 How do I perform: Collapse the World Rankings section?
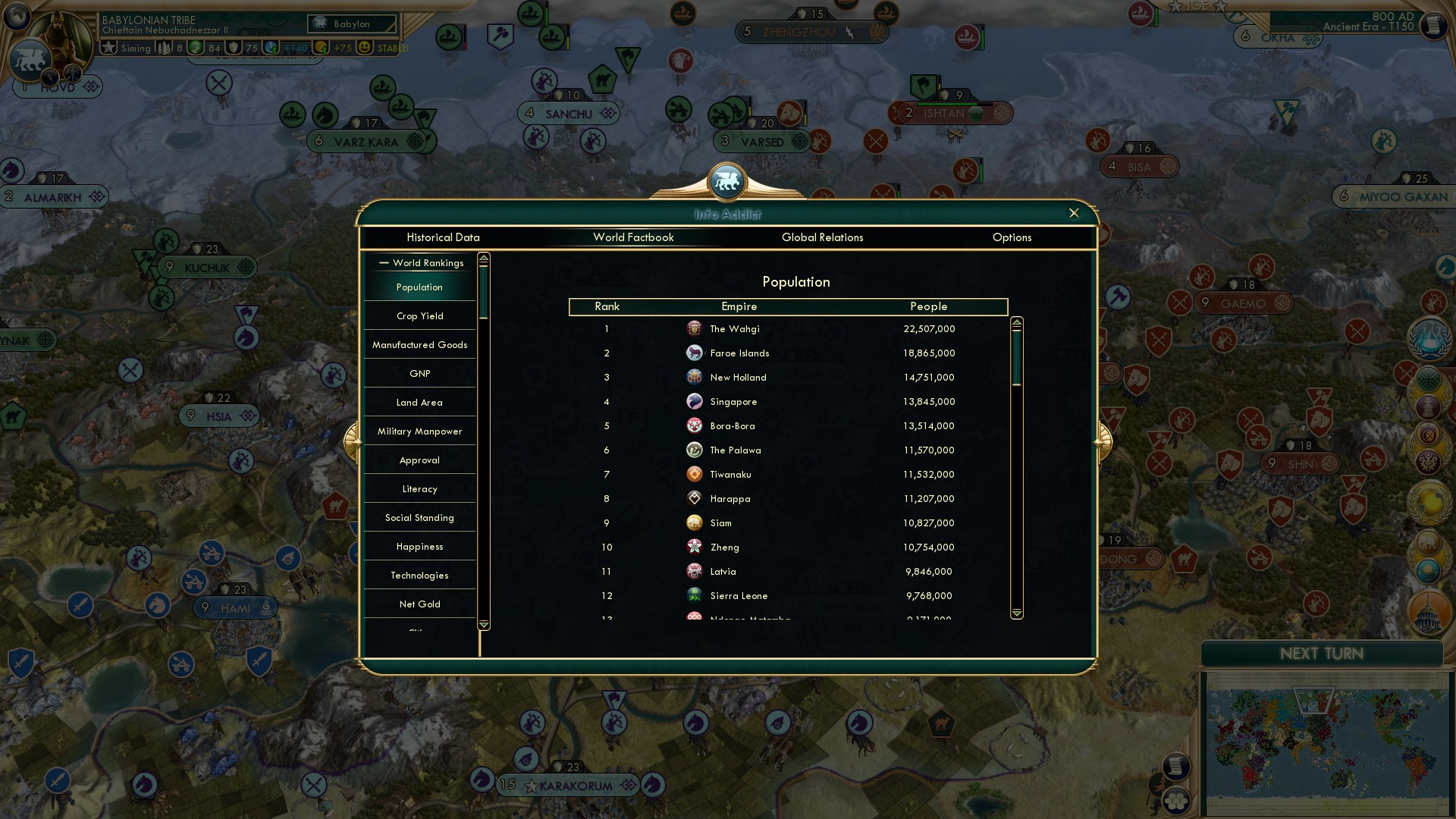383,263
